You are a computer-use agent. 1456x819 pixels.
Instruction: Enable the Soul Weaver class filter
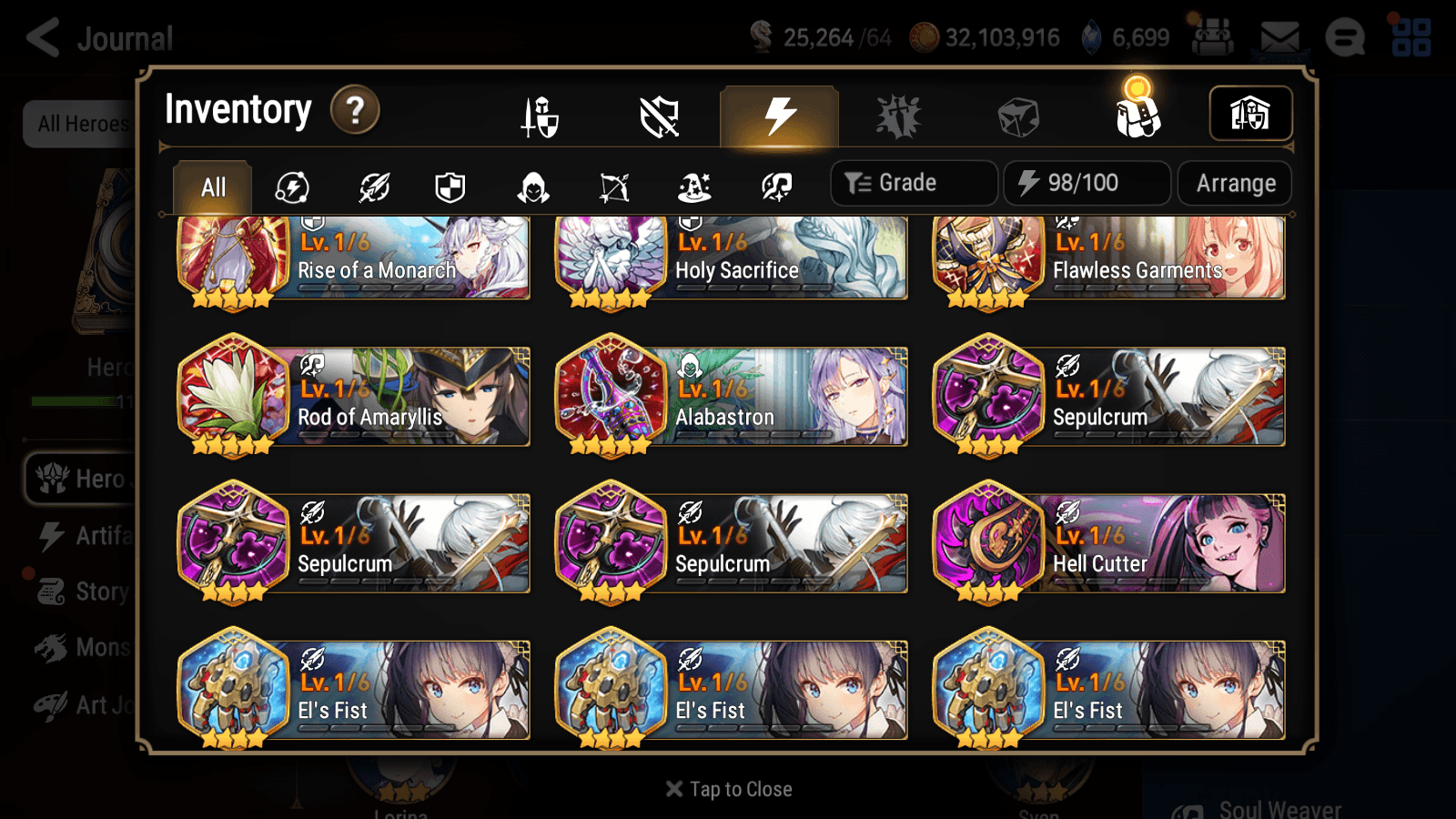pyautogui.click(x=773, y=187)
